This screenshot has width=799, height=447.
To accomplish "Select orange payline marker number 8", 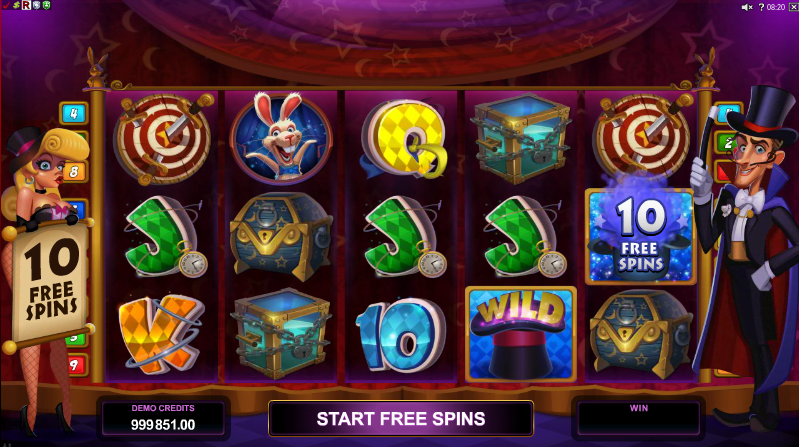I will (75, 170).
